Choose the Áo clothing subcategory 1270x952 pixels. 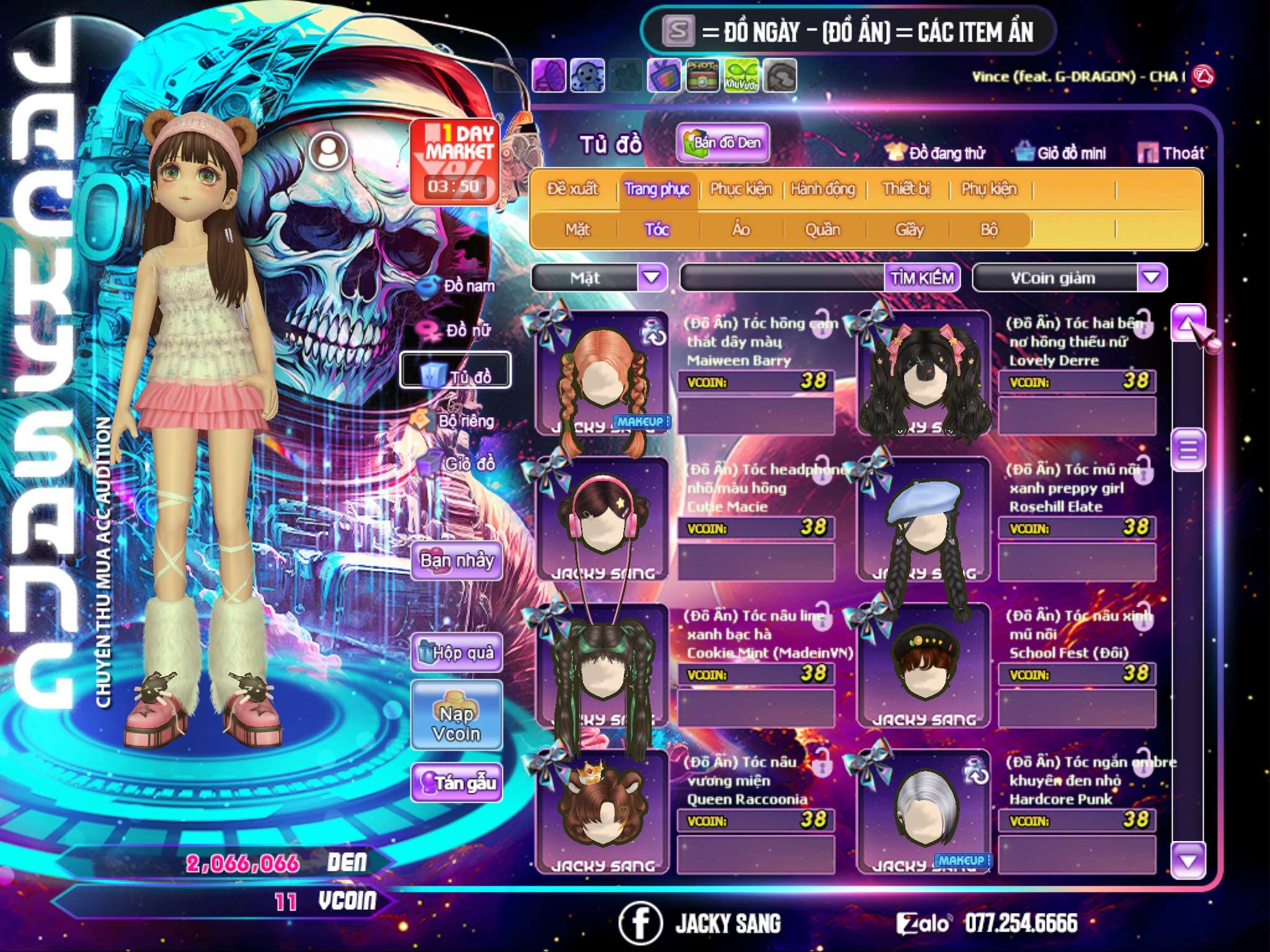tap(740, 230)
